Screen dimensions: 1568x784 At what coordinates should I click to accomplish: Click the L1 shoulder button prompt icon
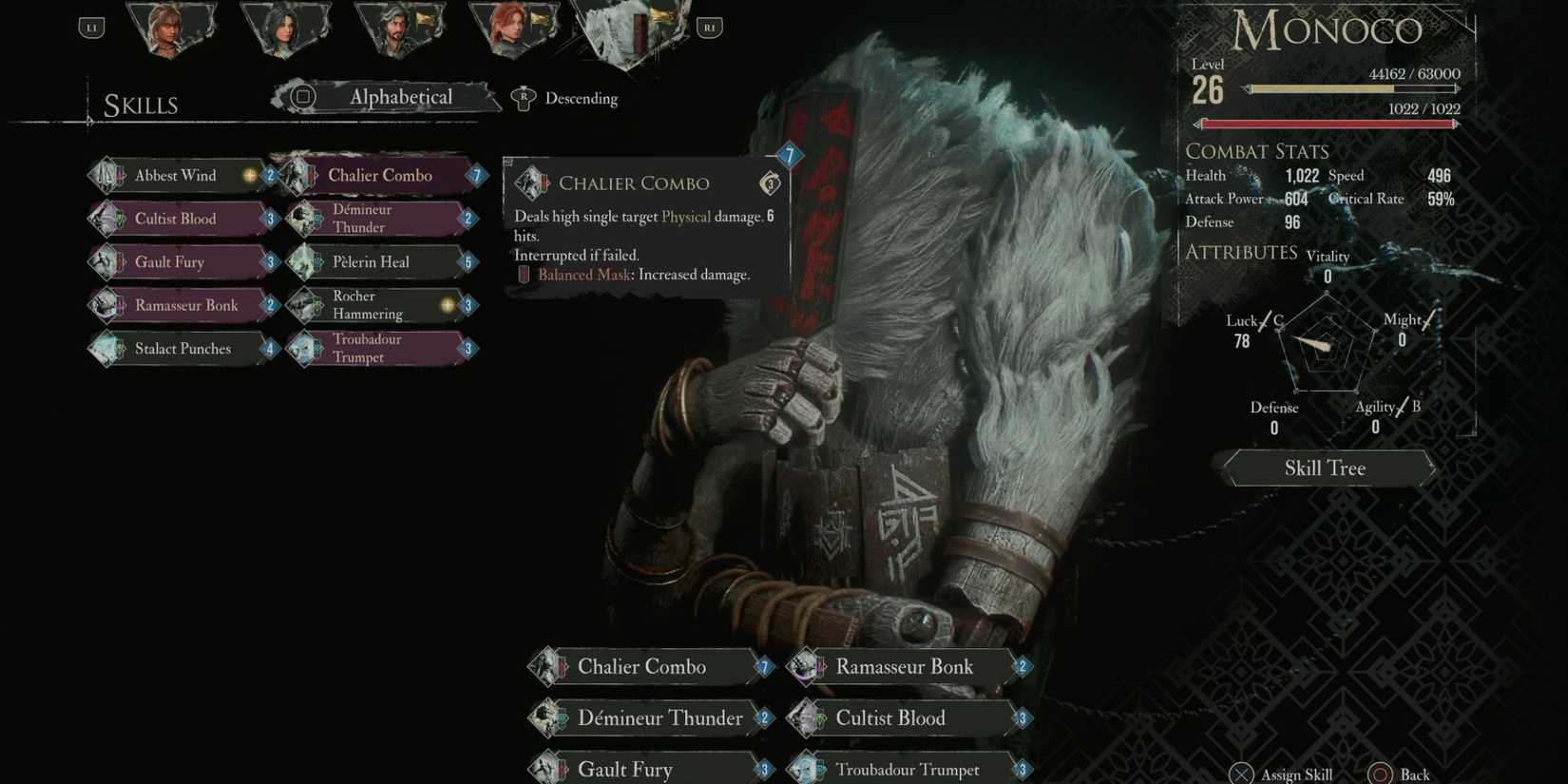click(x=91, y=27)
